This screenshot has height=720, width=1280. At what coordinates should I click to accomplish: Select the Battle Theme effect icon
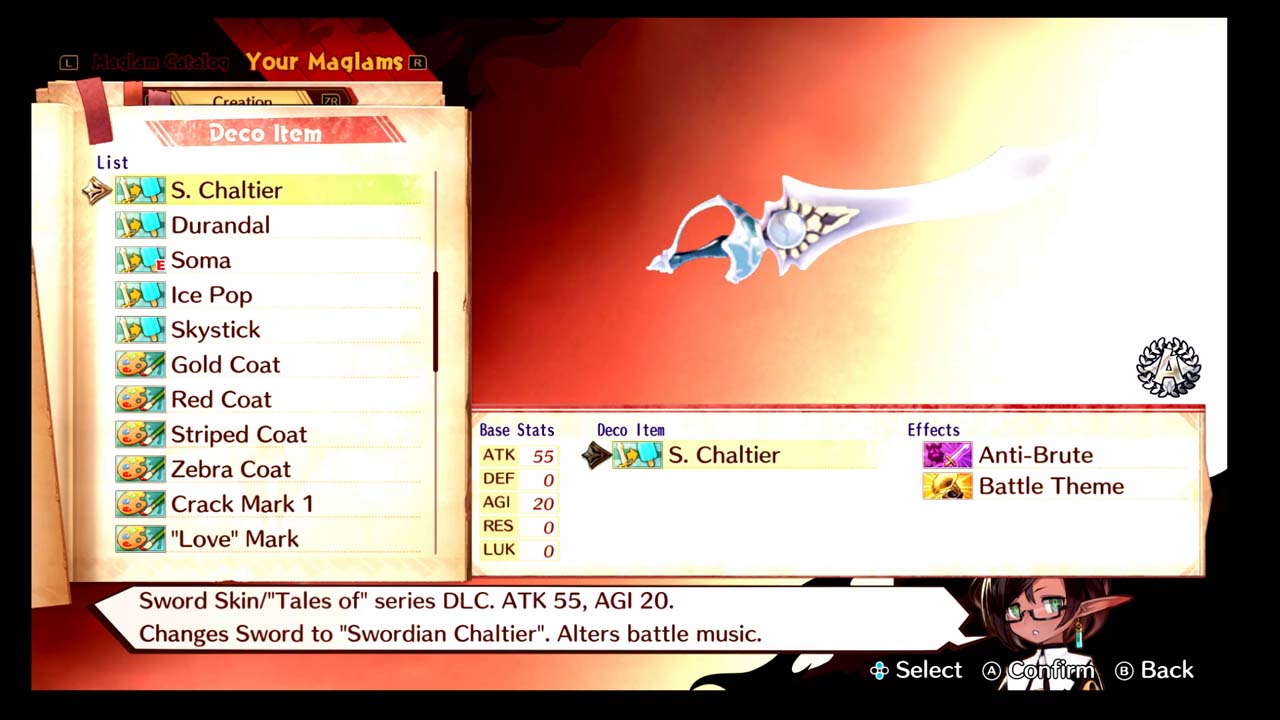point(946,486)
